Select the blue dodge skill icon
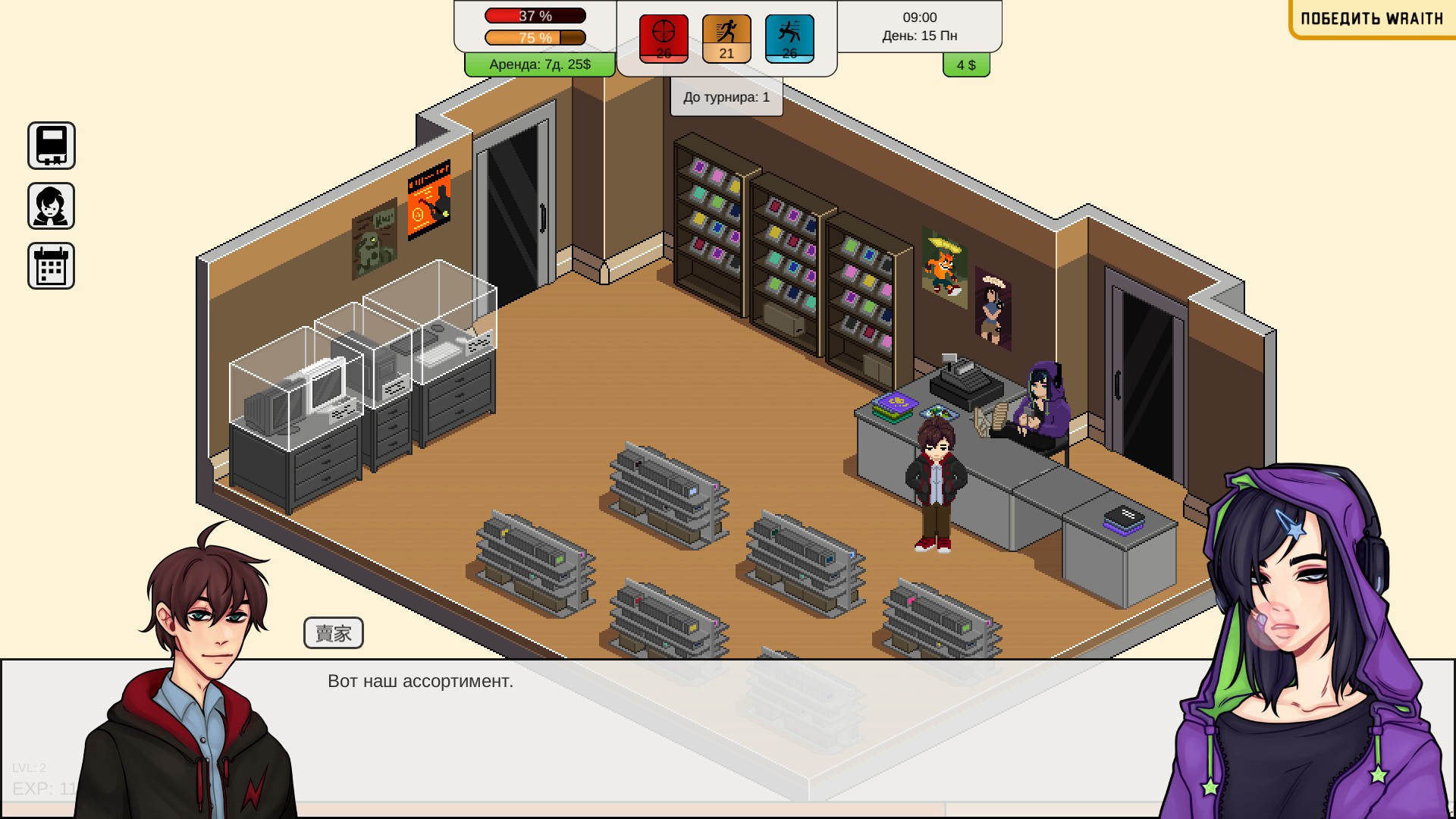Viewport: 1456px width, 819px height. tap(789, 38)
